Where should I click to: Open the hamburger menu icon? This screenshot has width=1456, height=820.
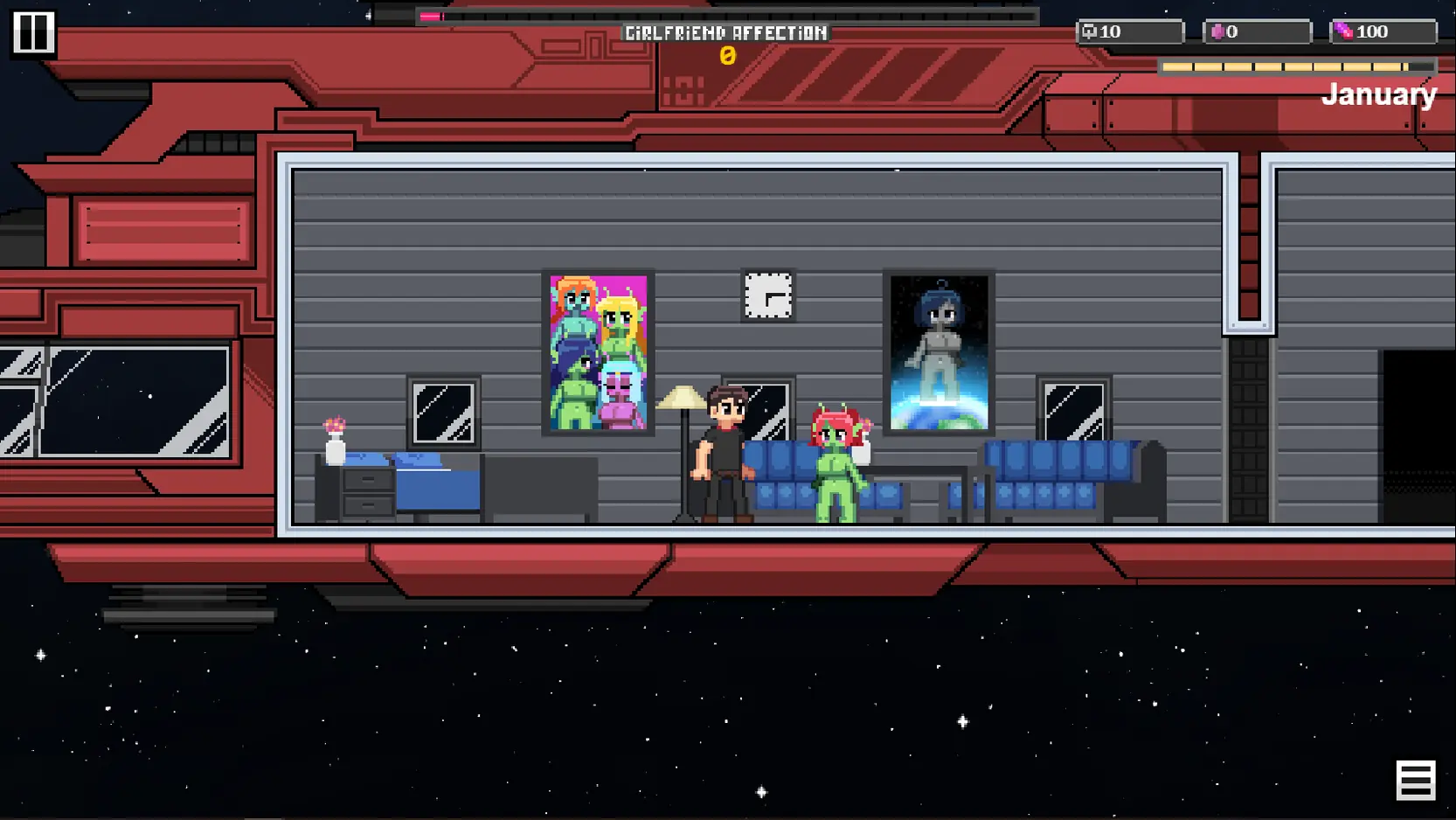coord(1415,780)
